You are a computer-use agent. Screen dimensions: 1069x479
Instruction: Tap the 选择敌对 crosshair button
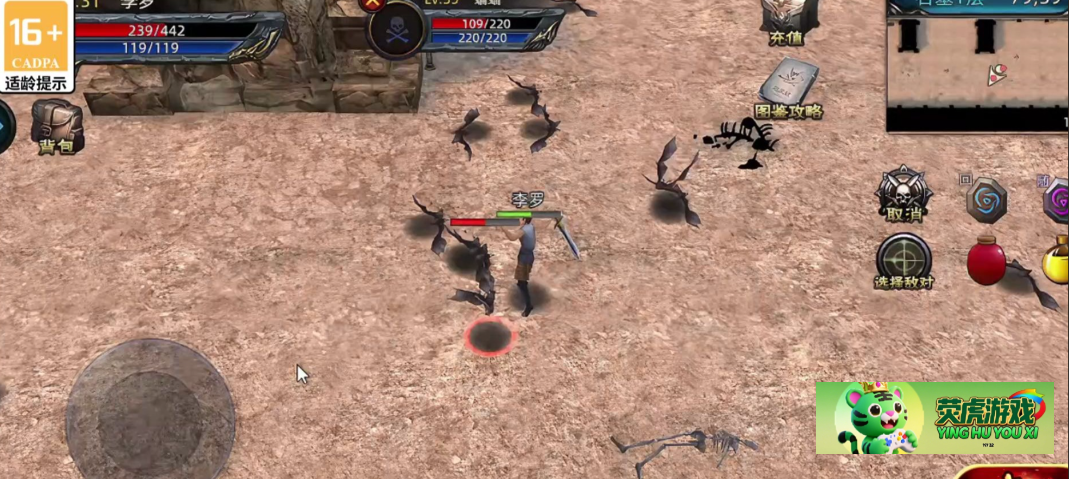[x=904, y=259]
